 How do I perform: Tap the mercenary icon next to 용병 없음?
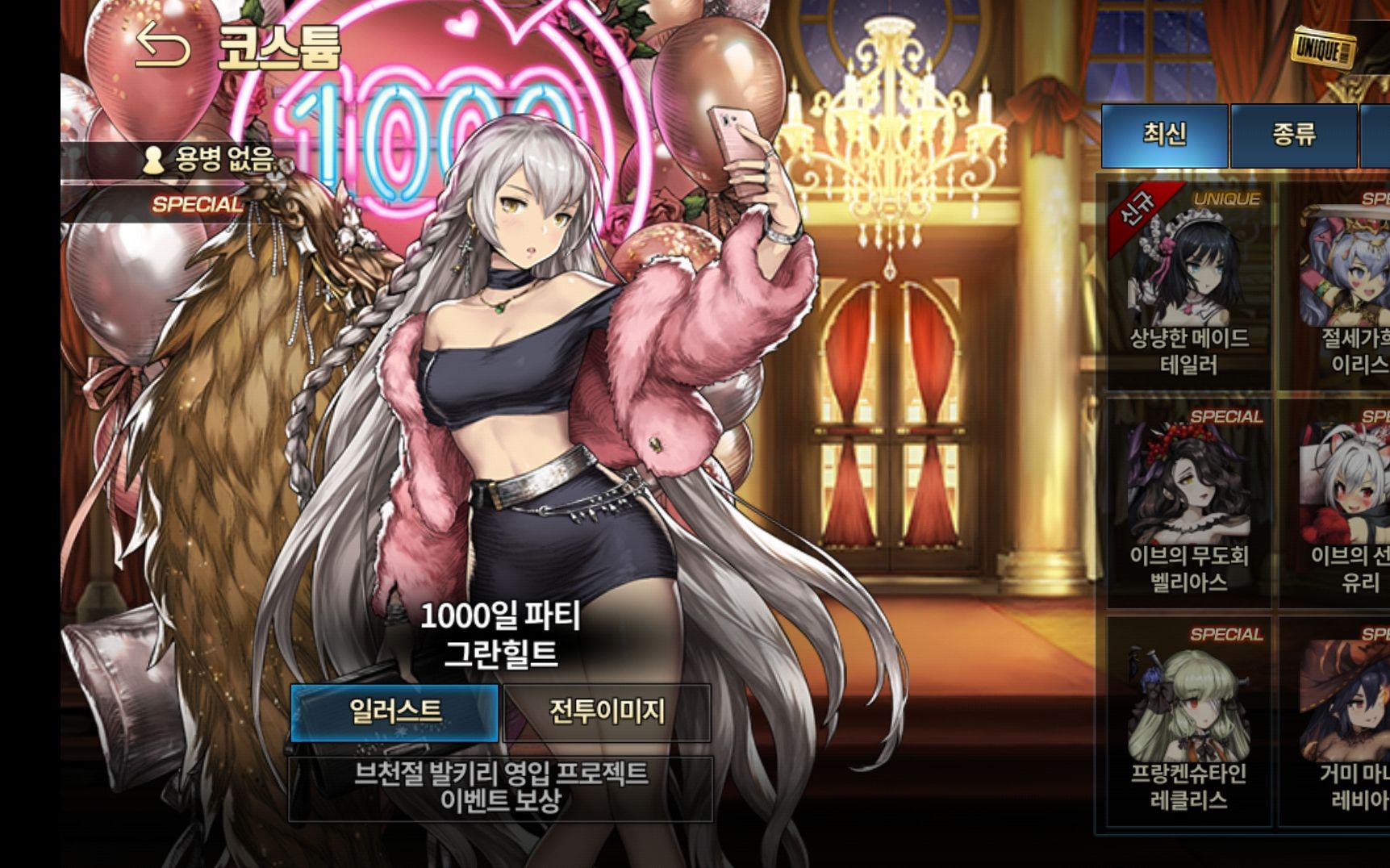(153, 158)
